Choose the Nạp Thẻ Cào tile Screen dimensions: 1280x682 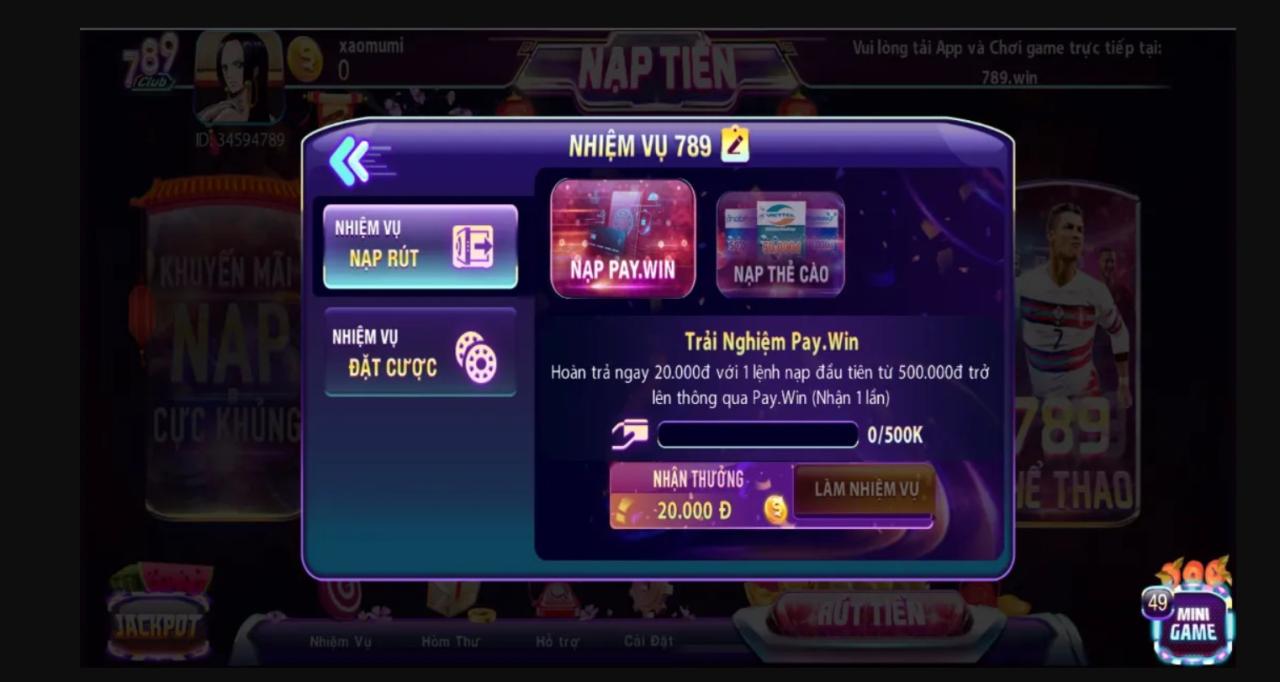(x=780, y=244)
